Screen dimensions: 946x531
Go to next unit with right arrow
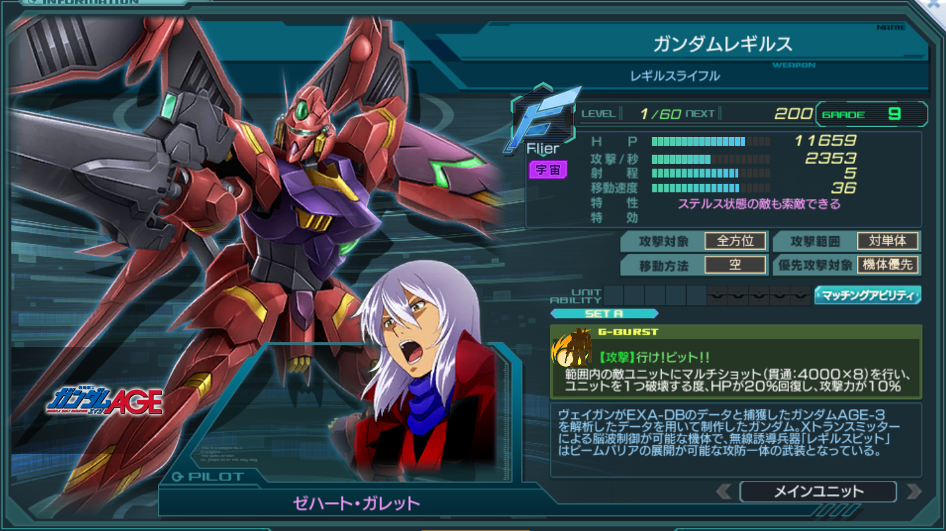[912, 491]
